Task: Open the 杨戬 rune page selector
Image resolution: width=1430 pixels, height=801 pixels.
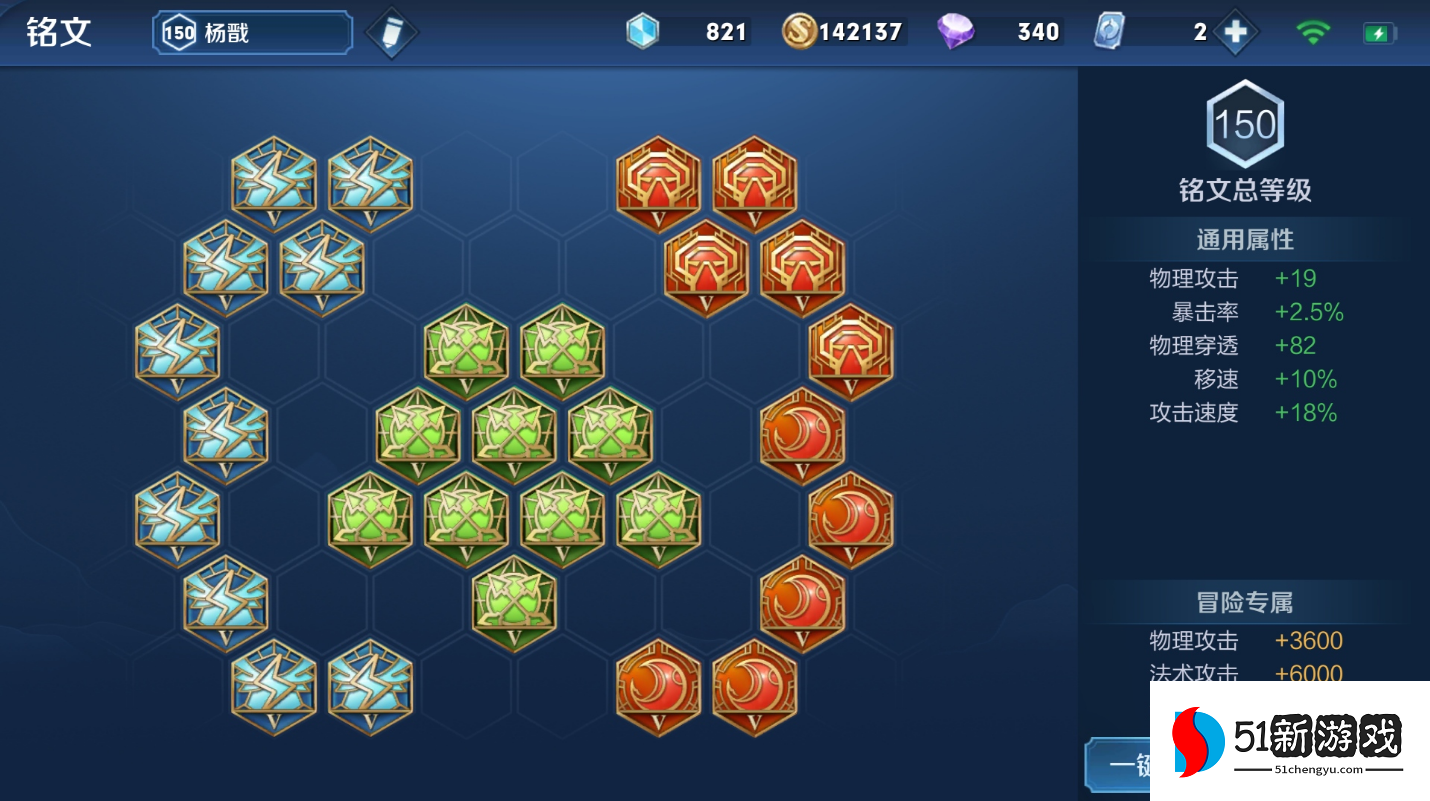Action: [x=252, y=33]
